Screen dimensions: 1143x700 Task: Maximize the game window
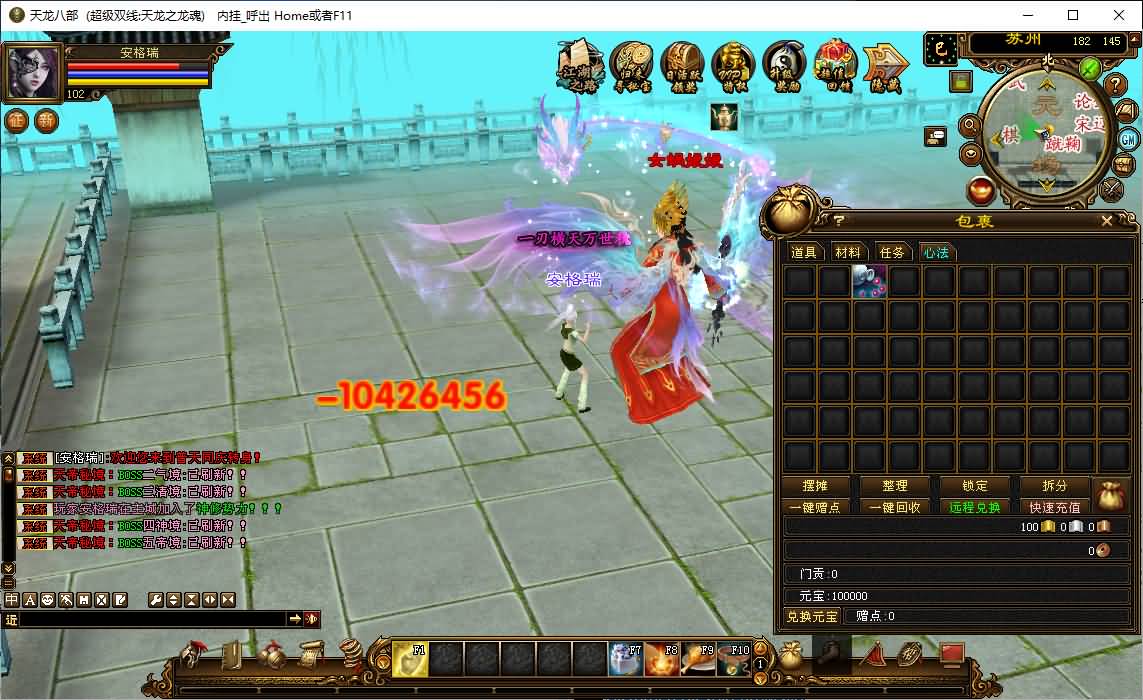point(1073,15)
